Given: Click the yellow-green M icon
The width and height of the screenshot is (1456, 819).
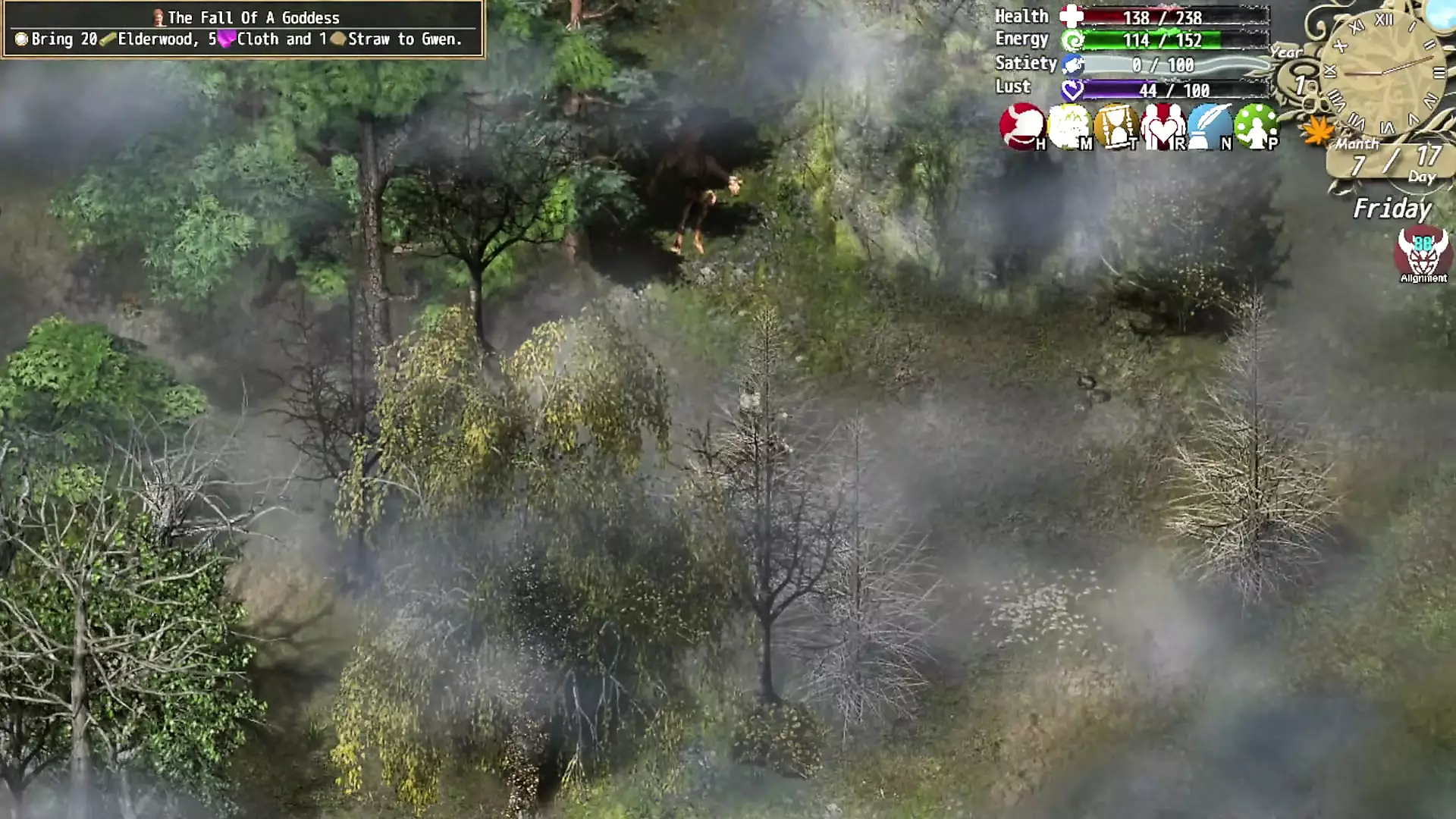Looking at the screenshot, I should pos(1068,127).
